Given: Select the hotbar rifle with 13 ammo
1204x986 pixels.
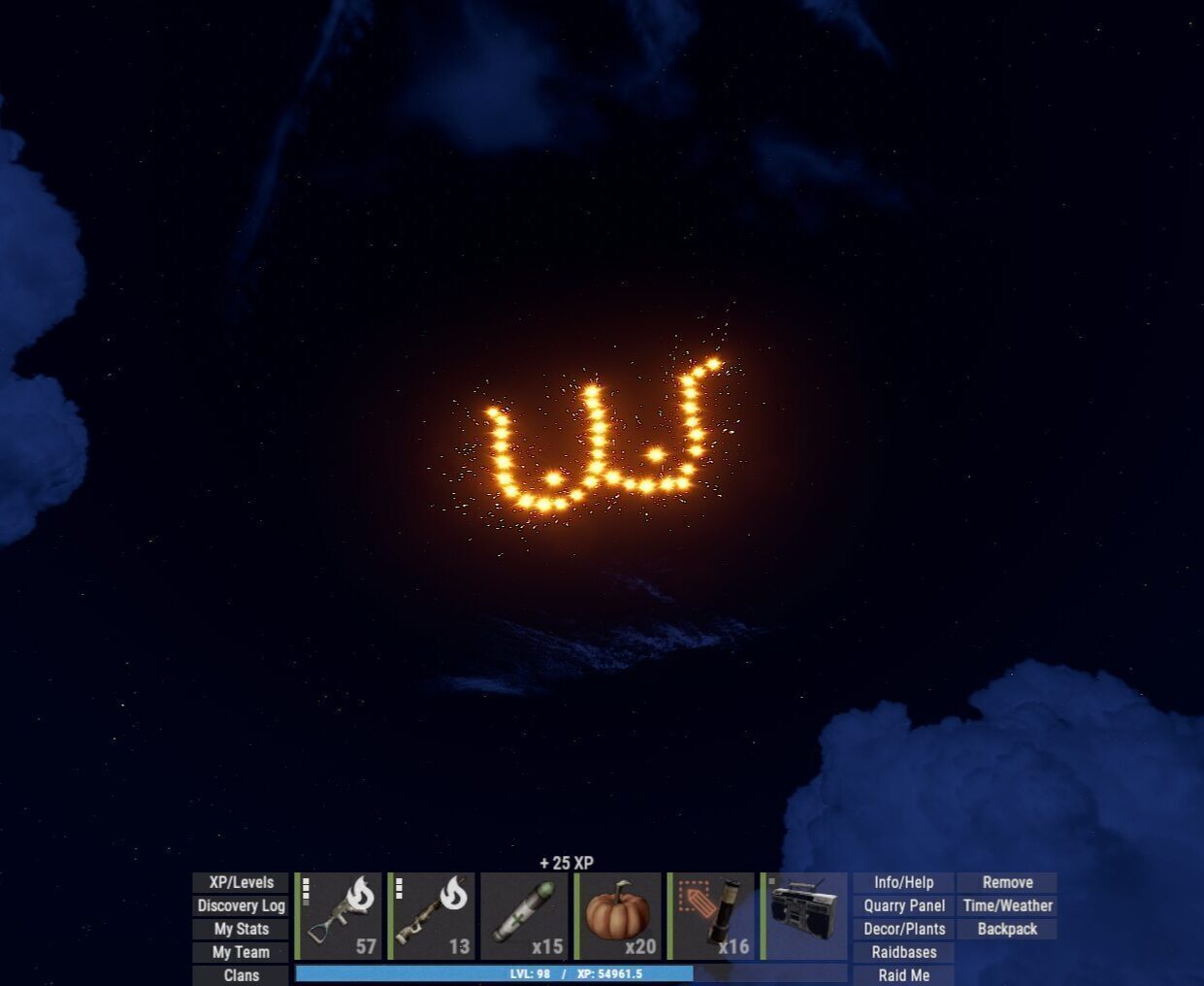Looking at the screenshot, I should (x=433, y=916).
